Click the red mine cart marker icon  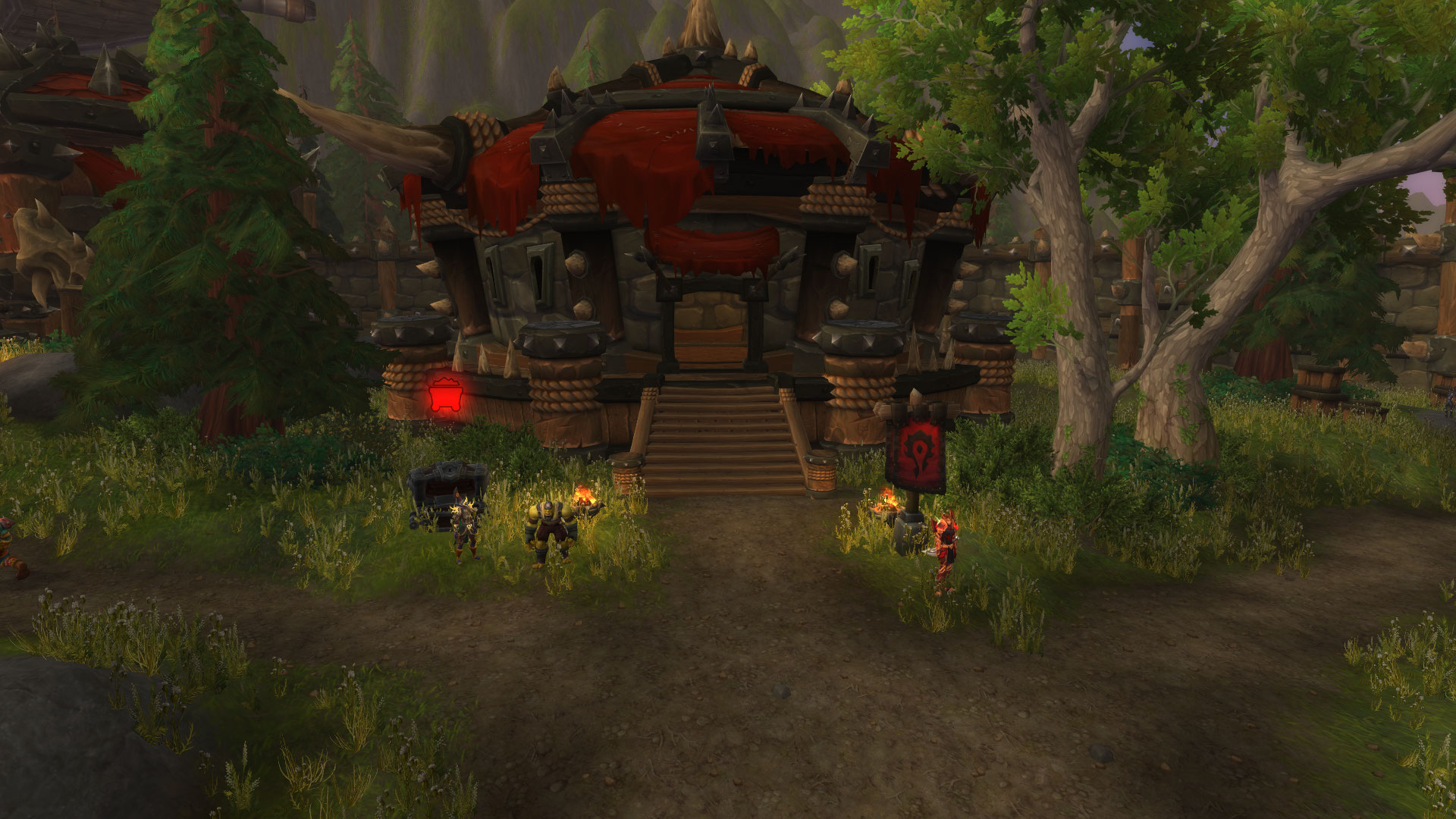tap(442, 394)
